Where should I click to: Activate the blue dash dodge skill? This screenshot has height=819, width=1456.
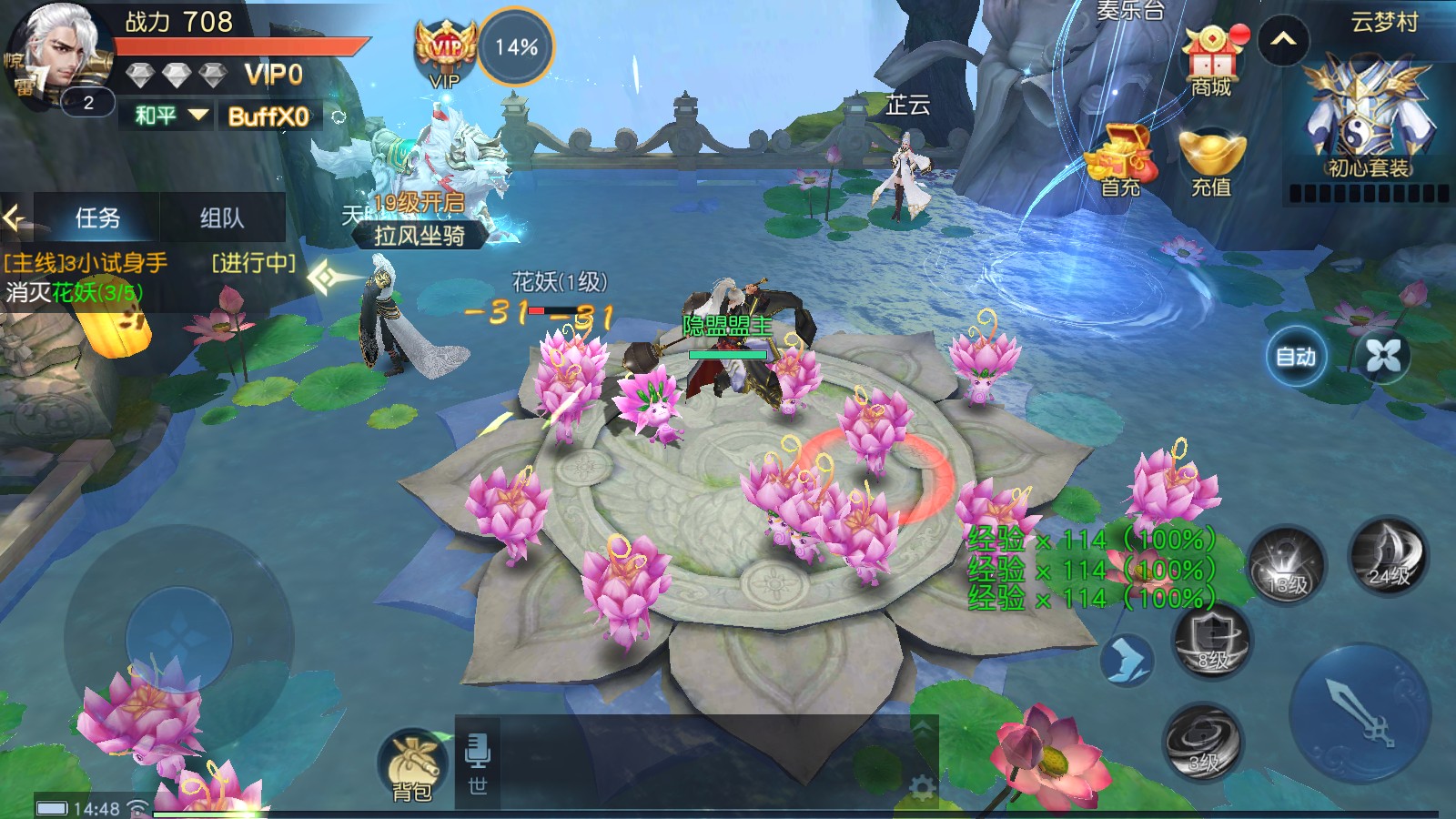coord(1127,658)
